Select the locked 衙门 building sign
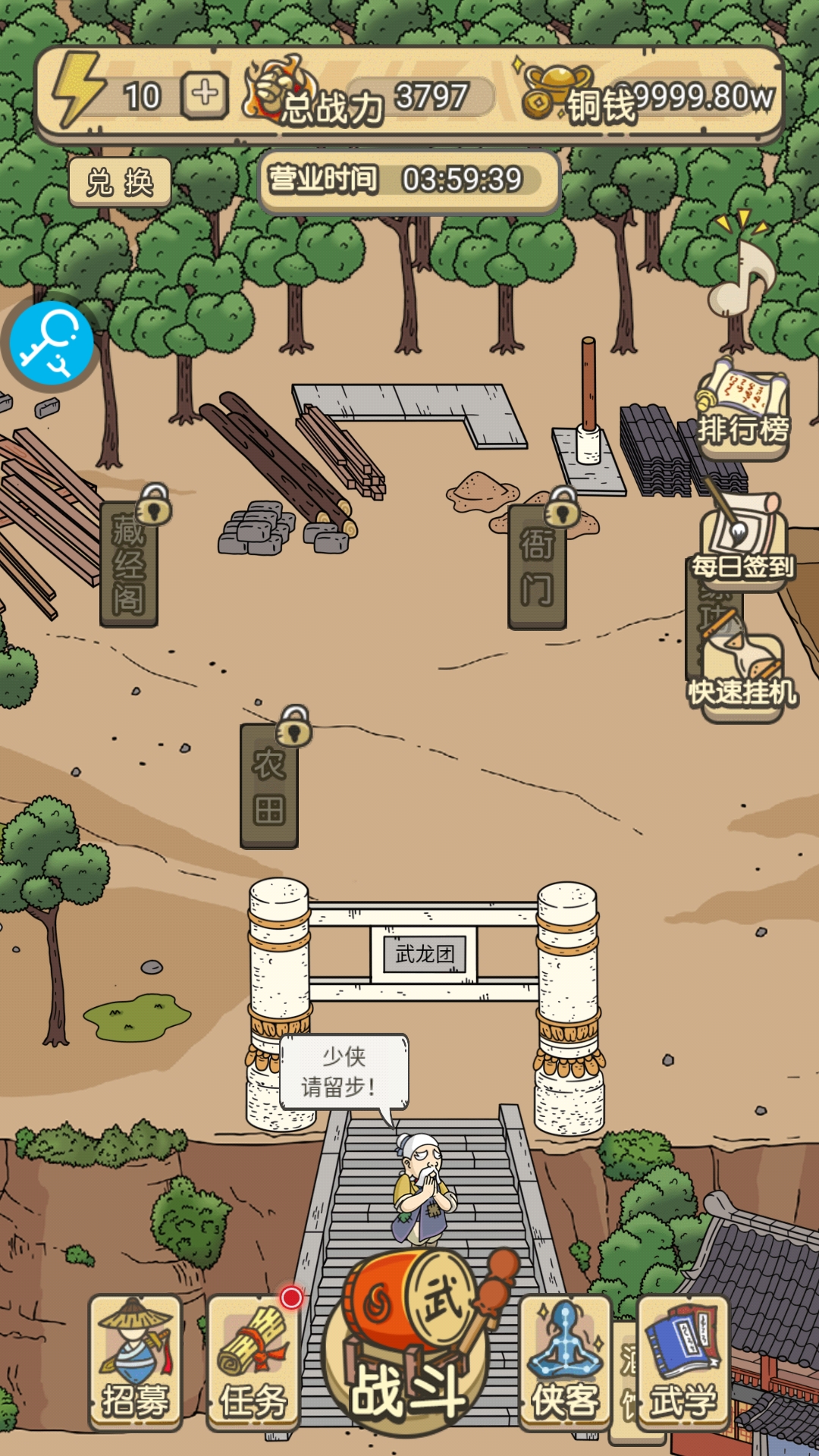 [x=537, y=566]
